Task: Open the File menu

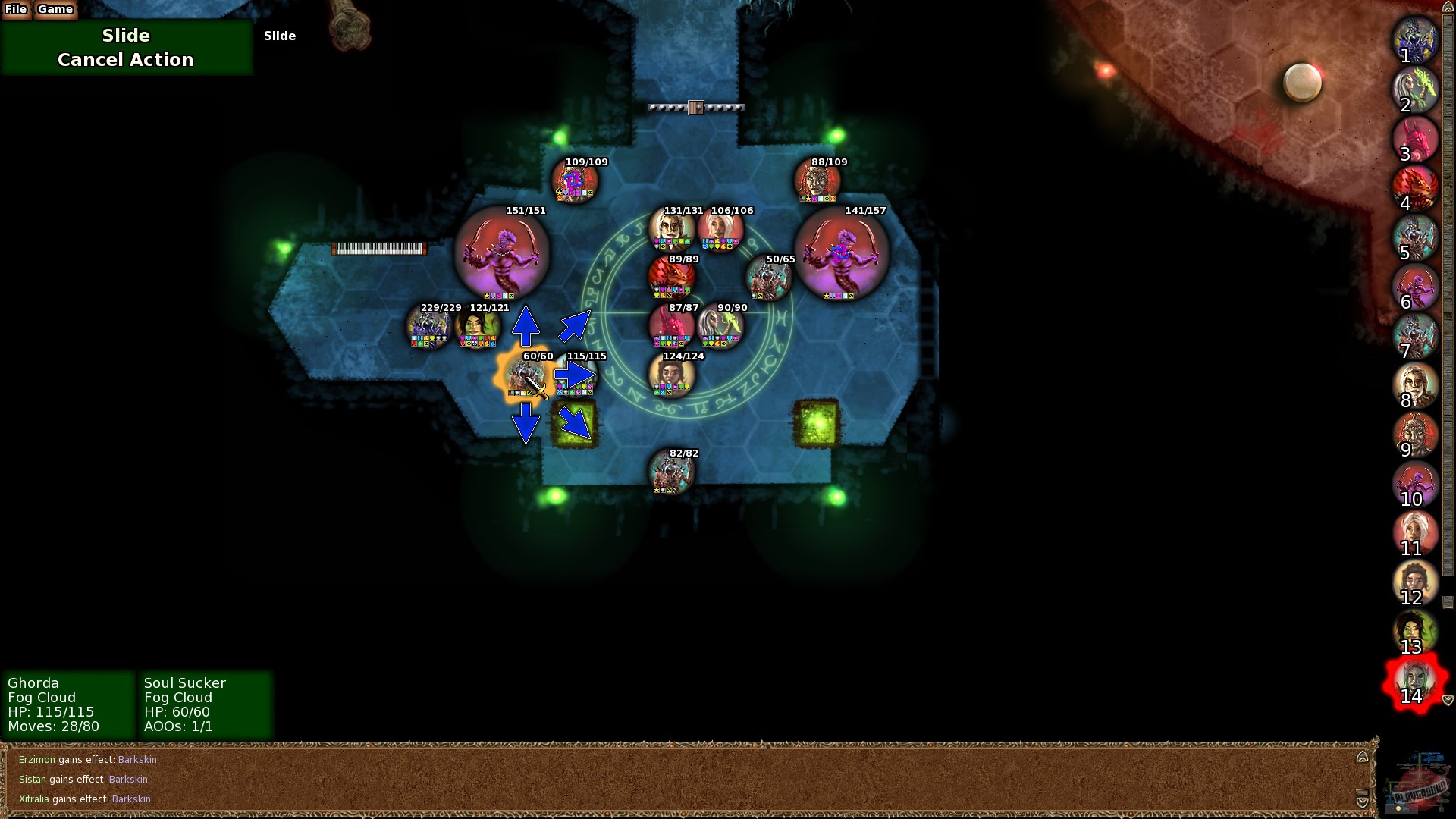Action: 16,10
